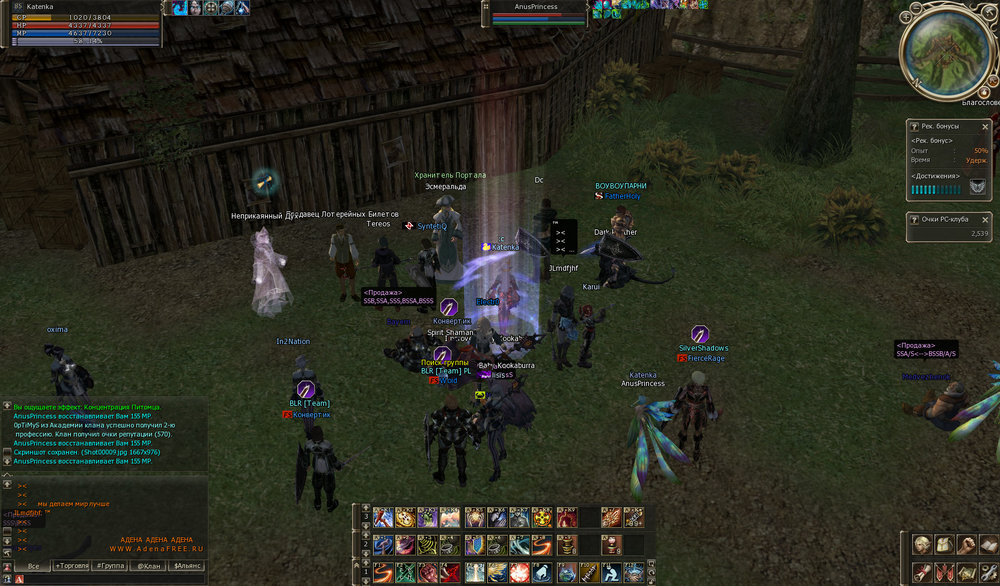Screen dimensions: 1000x586
Task: Select the #Группа party chat tab
Action: click(x=109, y=566)
